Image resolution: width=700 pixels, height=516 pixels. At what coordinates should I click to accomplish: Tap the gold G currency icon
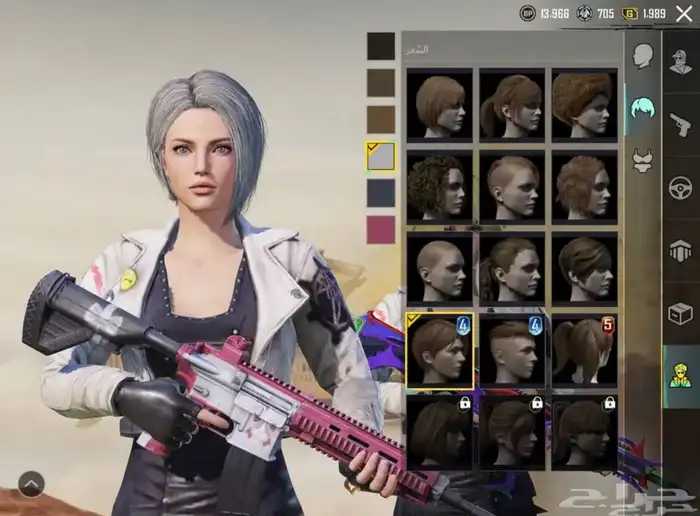tap(630, 13)
